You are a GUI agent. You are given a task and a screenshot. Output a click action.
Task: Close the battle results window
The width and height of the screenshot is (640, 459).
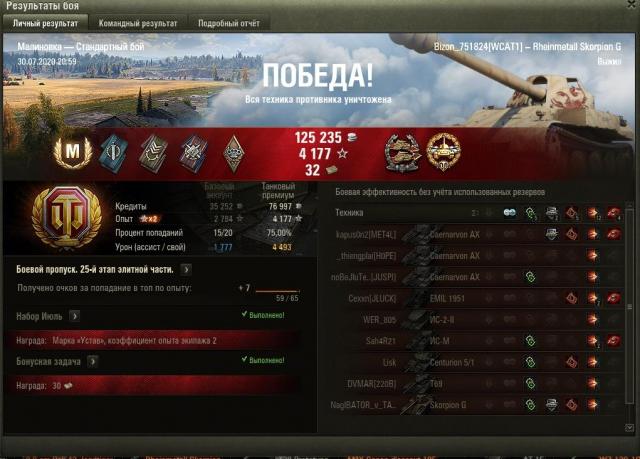pos(629,6)
